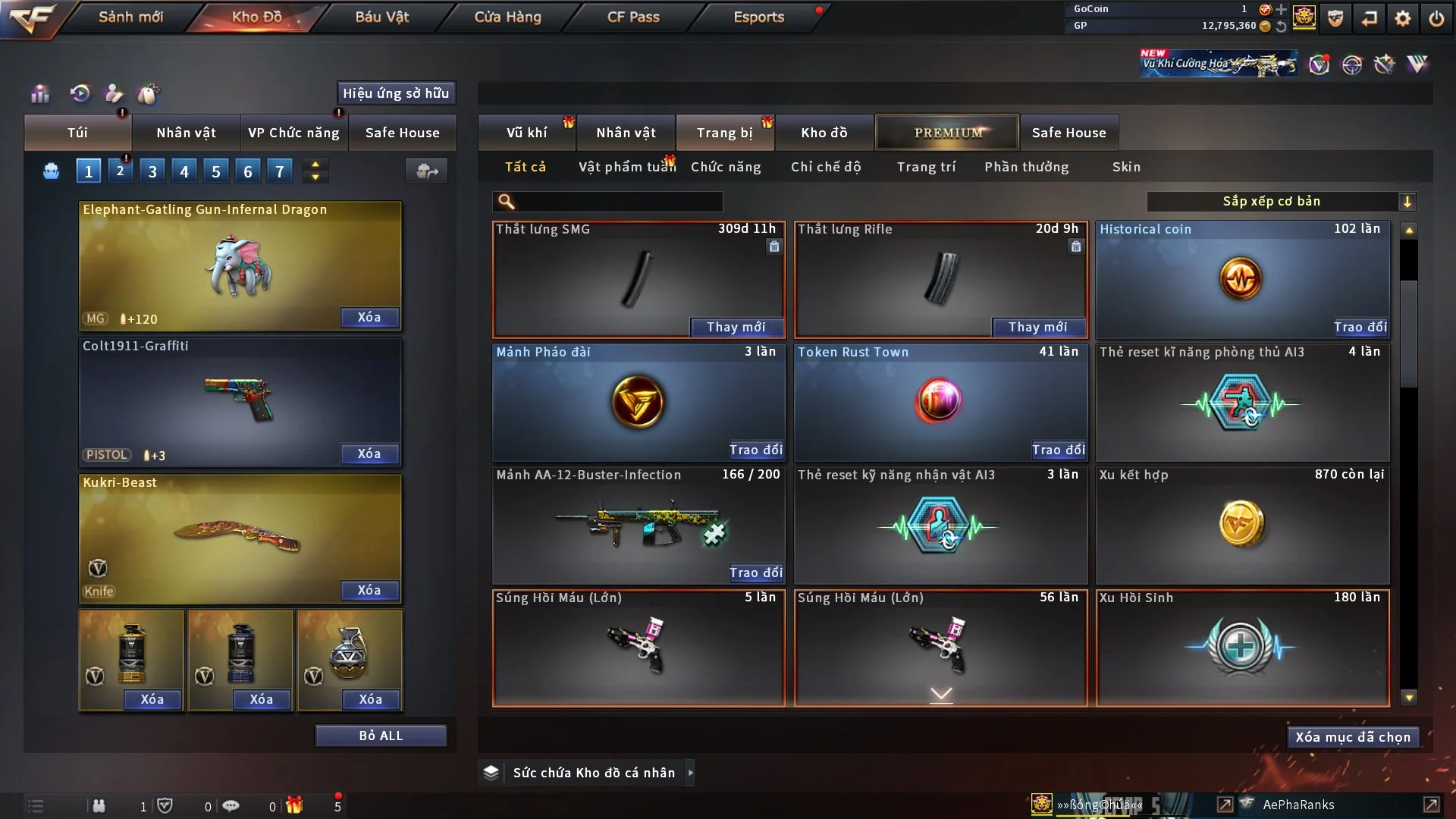Remove the Elephant-Gatling Gun from bag
This screenshot has width=1456, height=819.
[x=369, y=317]
